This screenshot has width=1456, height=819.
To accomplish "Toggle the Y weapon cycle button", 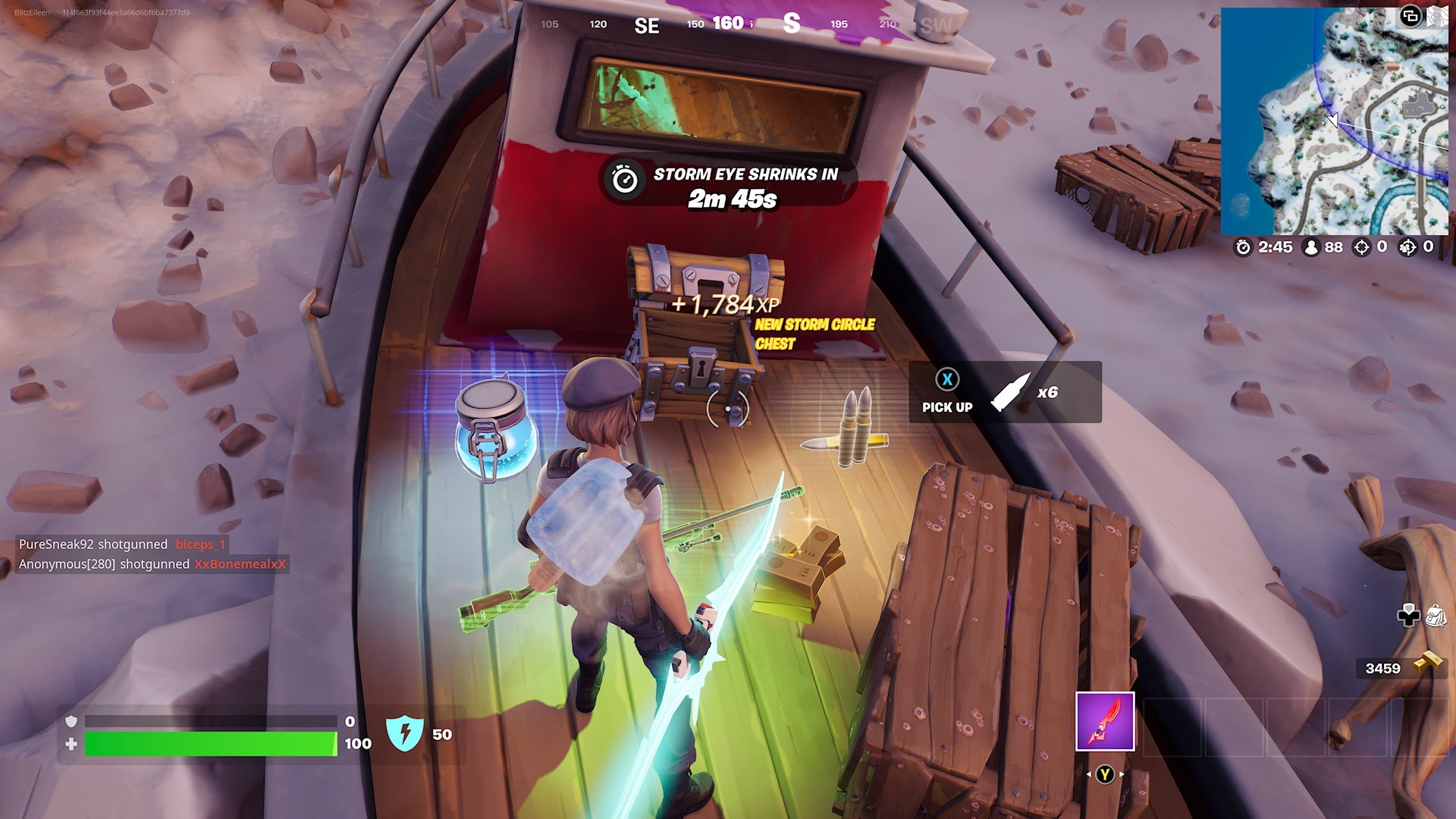I will 1105,774.
